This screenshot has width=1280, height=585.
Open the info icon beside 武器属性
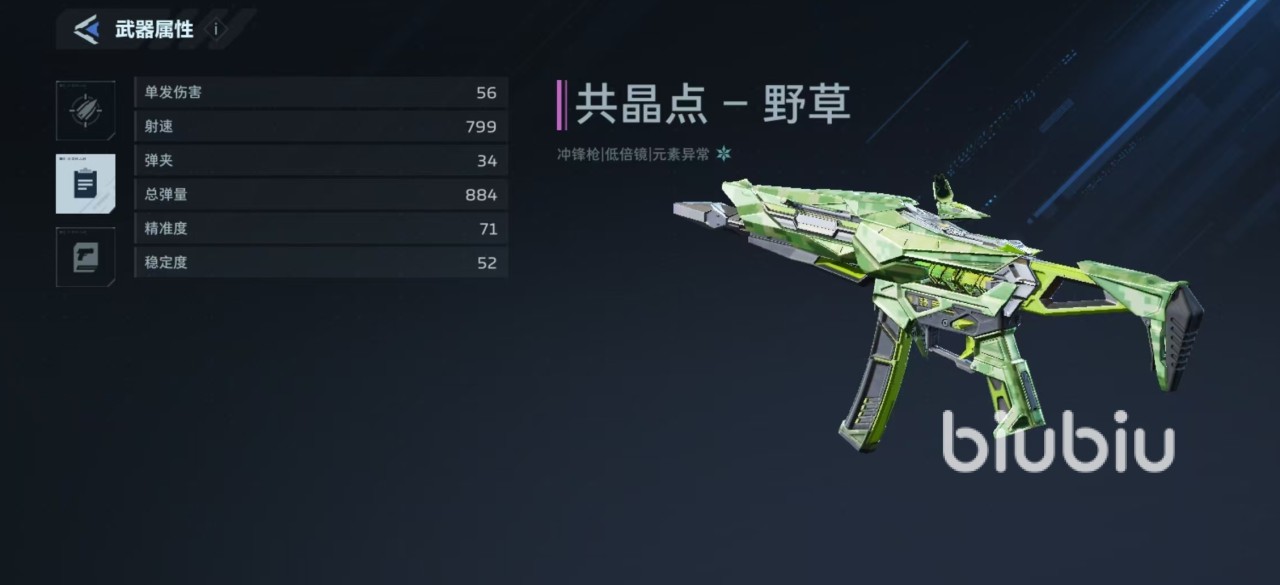216,30
